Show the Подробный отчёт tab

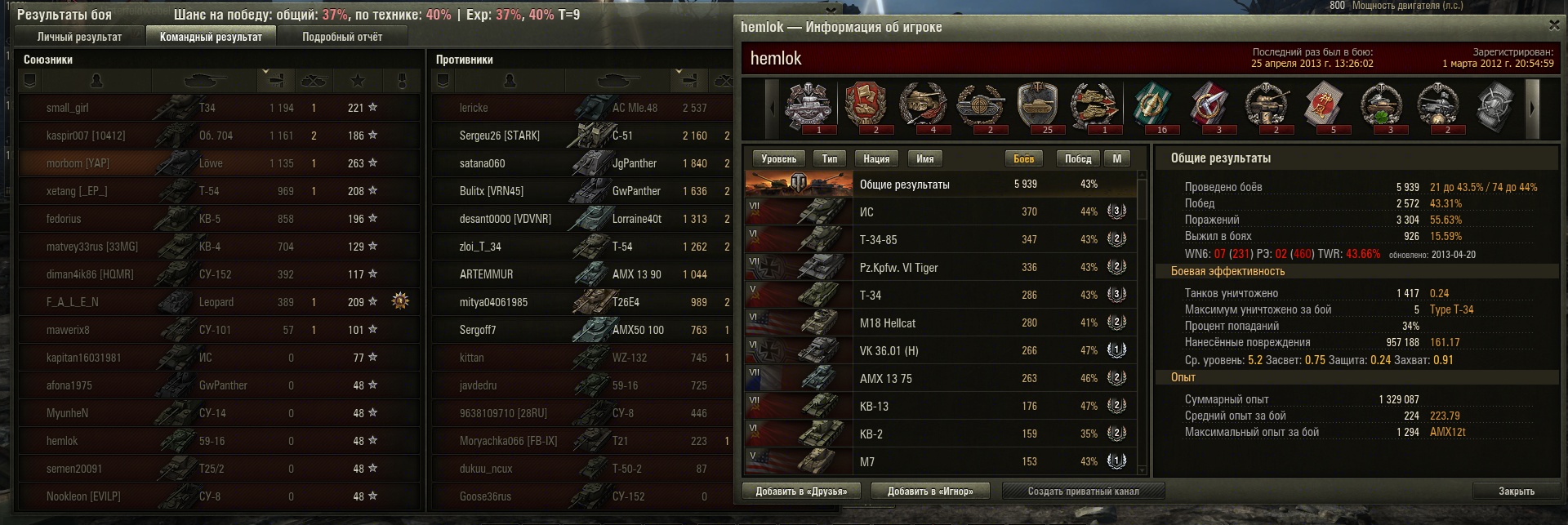(x=341, y=37)
